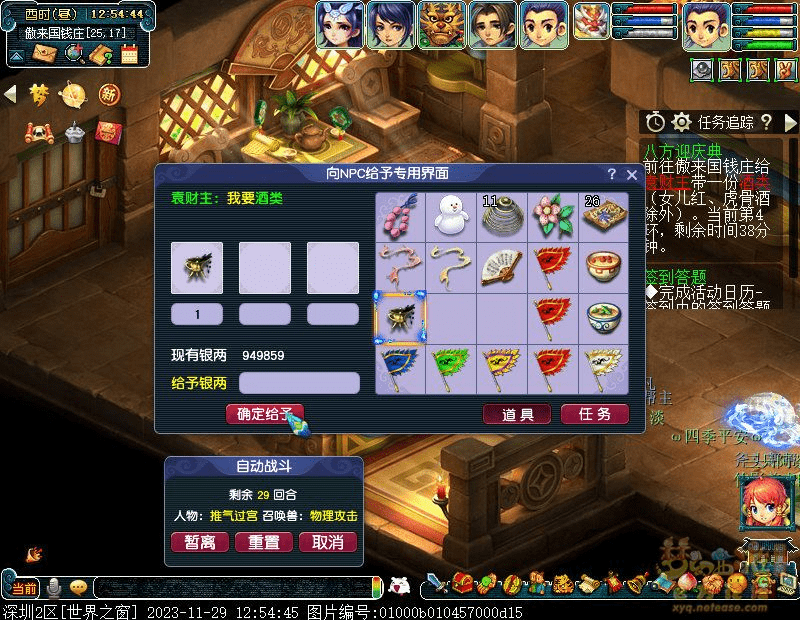Reset auto-battle with 重置 button

coord(264,542)
